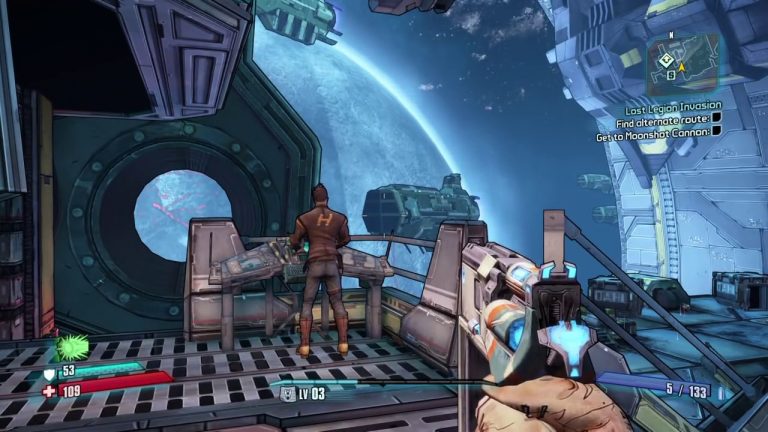
Task: Tick the Find alternate route objective box
Action: [715, 118]
